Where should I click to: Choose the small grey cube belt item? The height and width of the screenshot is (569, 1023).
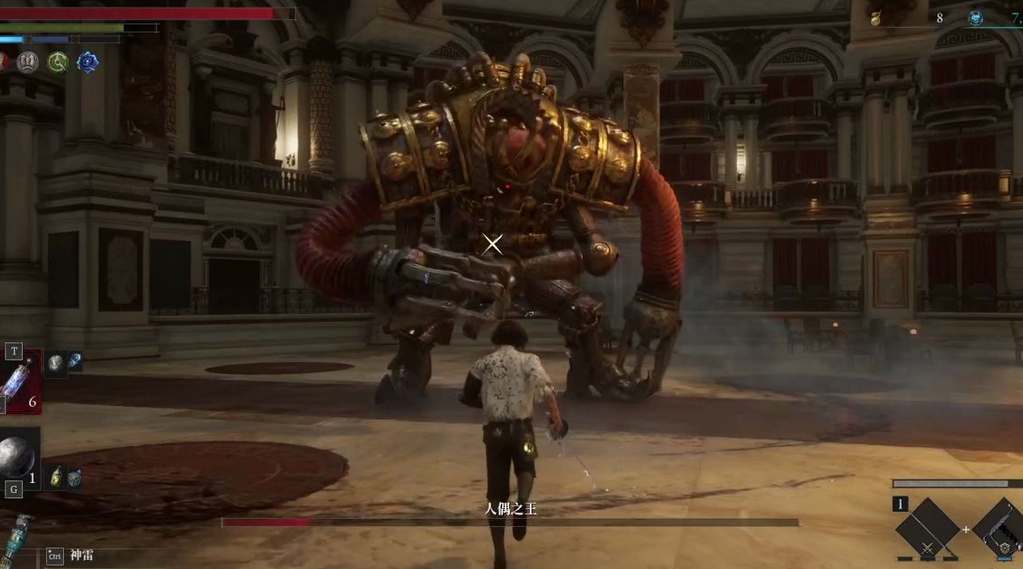tap(74, 479)
